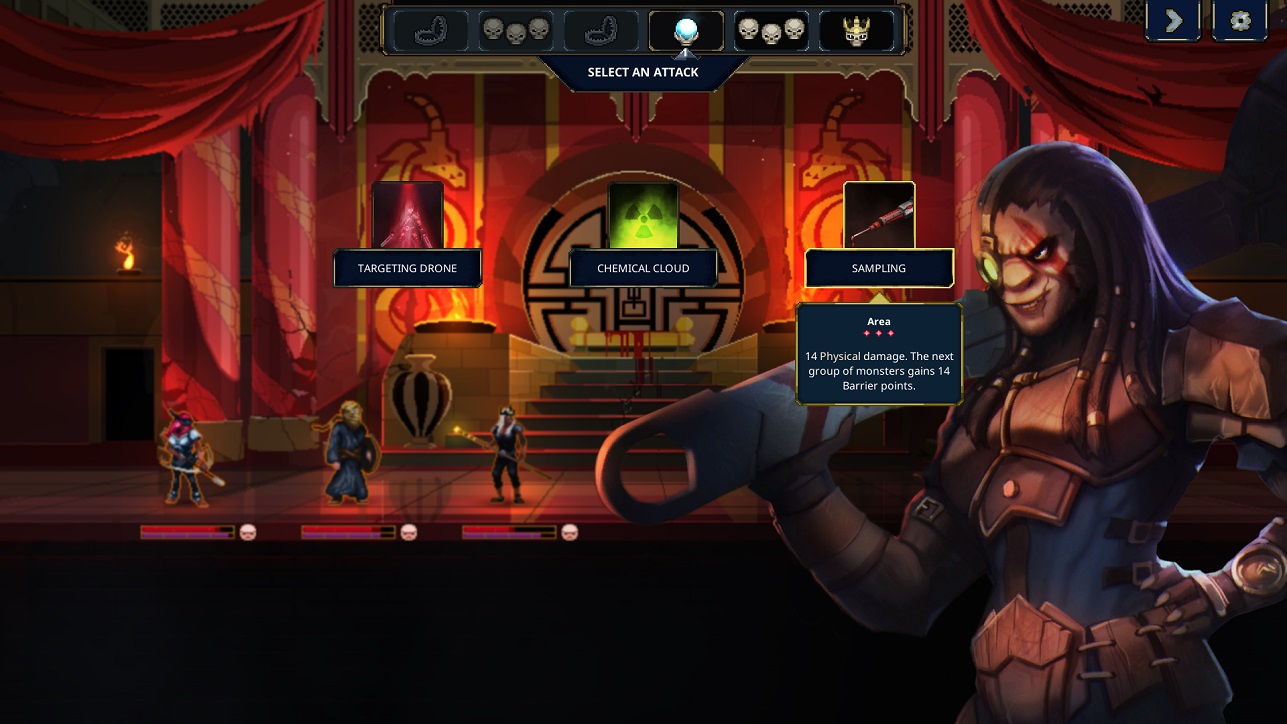Click the Targeting Drone beam card art
The height and width of the screenshot is (724, 1287).
click(407, 215)
